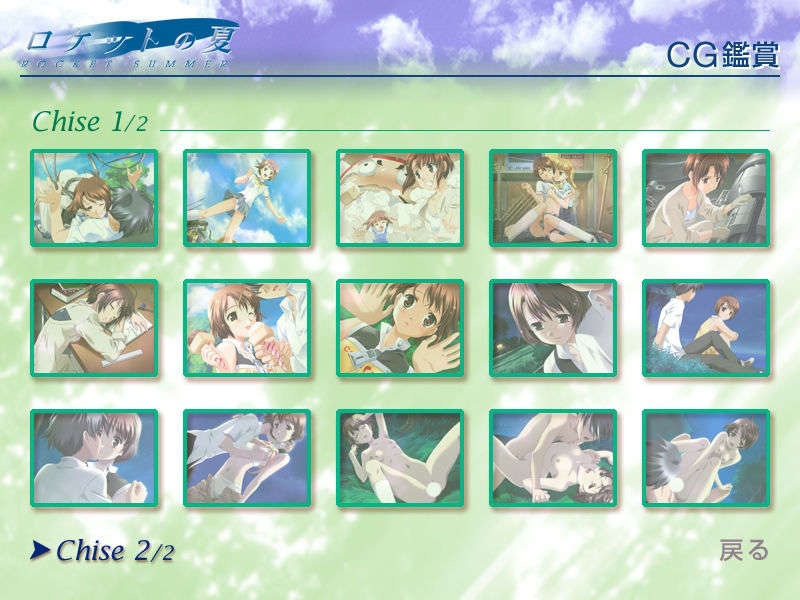
Task: View the girl leaping against blue sky
Action: click(x=247, y=198)
